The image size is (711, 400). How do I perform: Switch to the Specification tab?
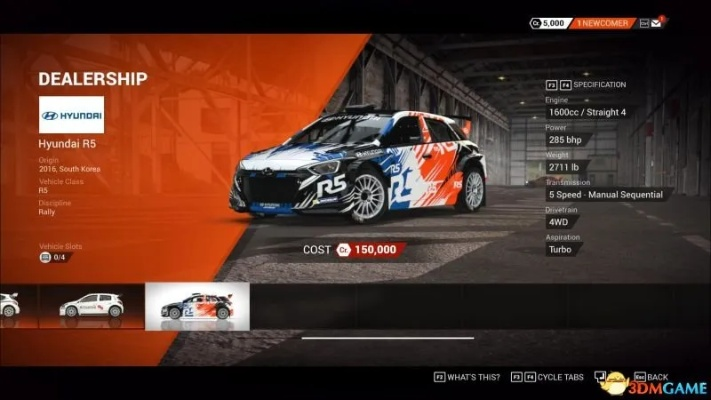coord(600,85)
